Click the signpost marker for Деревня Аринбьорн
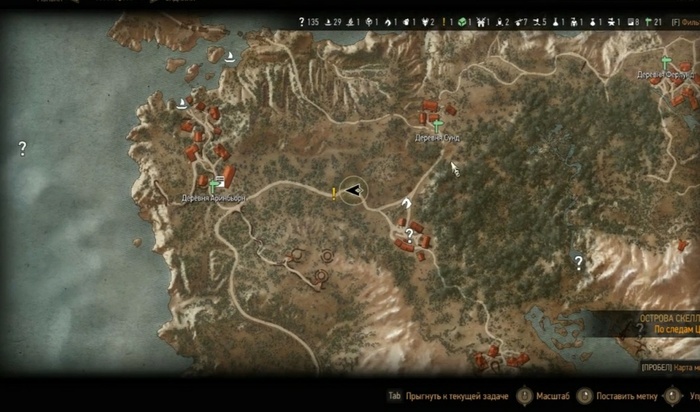 pyautogui.click(x=212, y=186)
